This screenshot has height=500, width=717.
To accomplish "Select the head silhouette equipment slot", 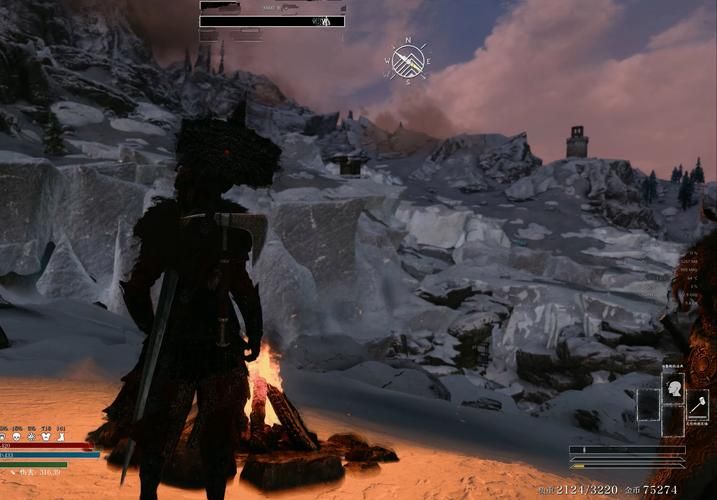I will click(x=673, y=388).
